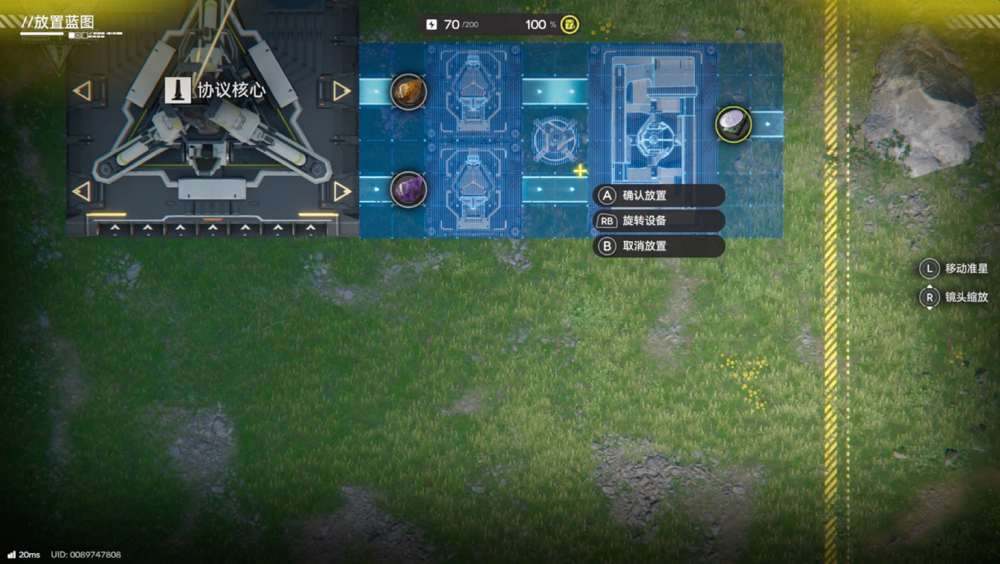Select the purple crystal ore item icon
This screenshot has height=564, width=1000.
pyautogui.click(x=408, y=188)
